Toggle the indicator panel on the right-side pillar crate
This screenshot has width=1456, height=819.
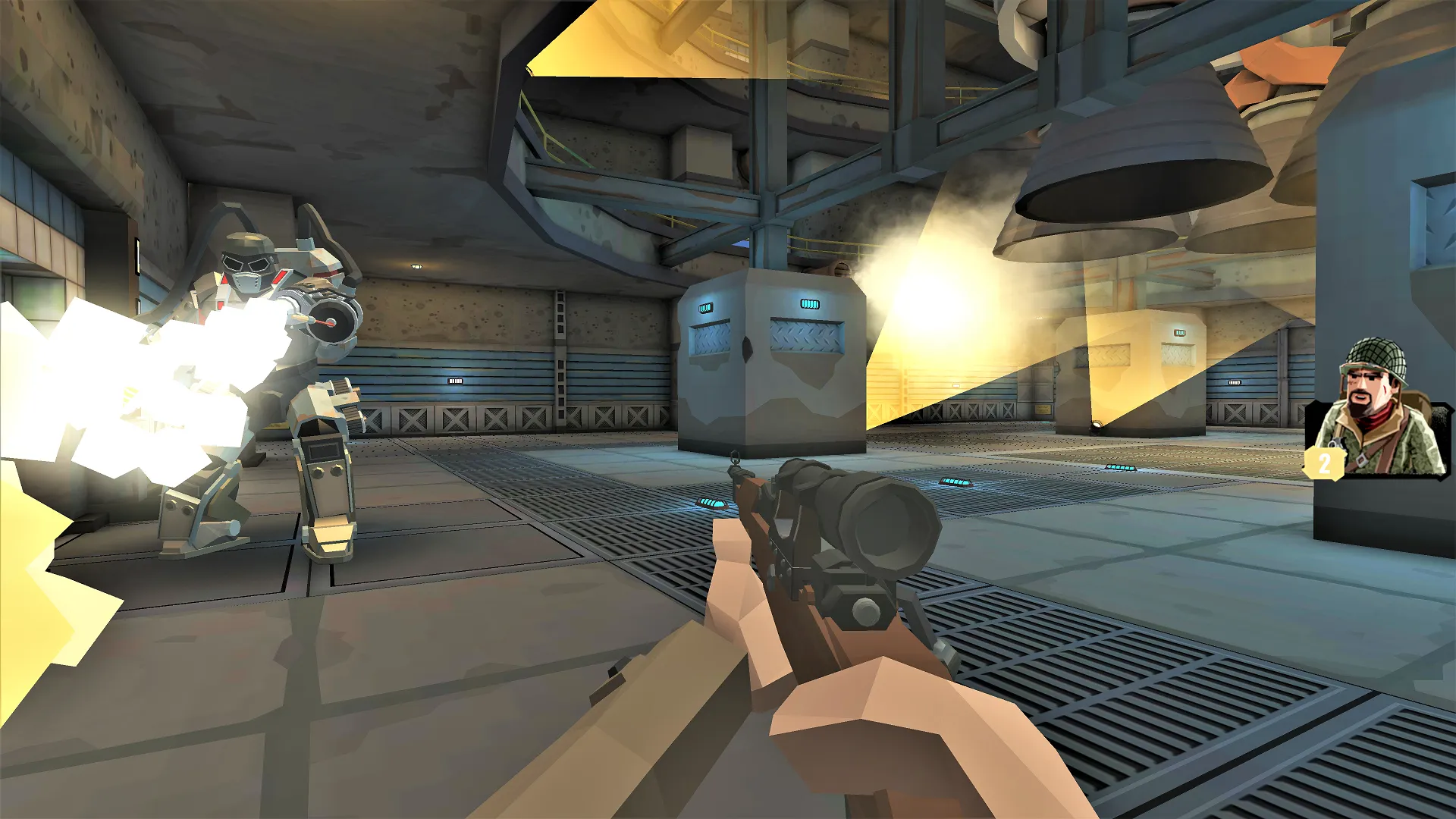1181,331
